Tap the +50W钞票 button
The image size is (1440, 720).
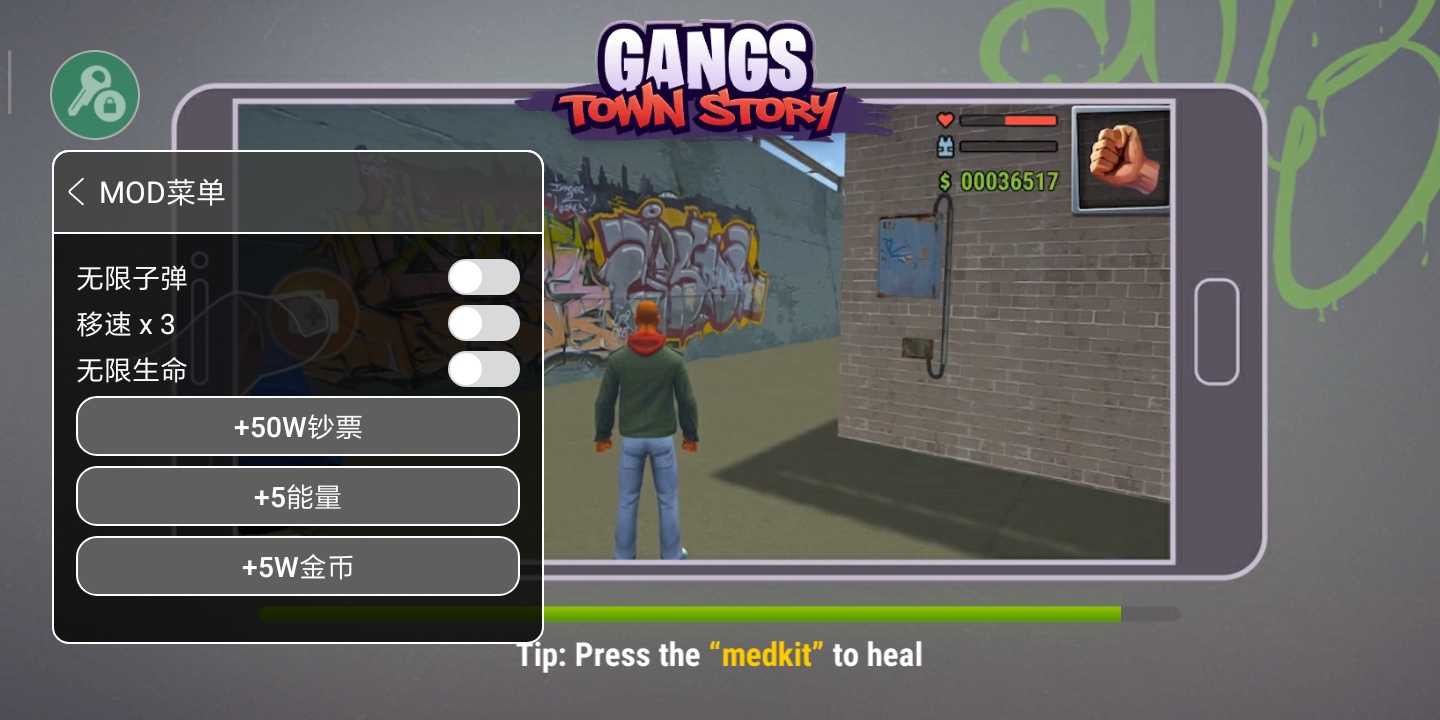click(x=298, y=427)
